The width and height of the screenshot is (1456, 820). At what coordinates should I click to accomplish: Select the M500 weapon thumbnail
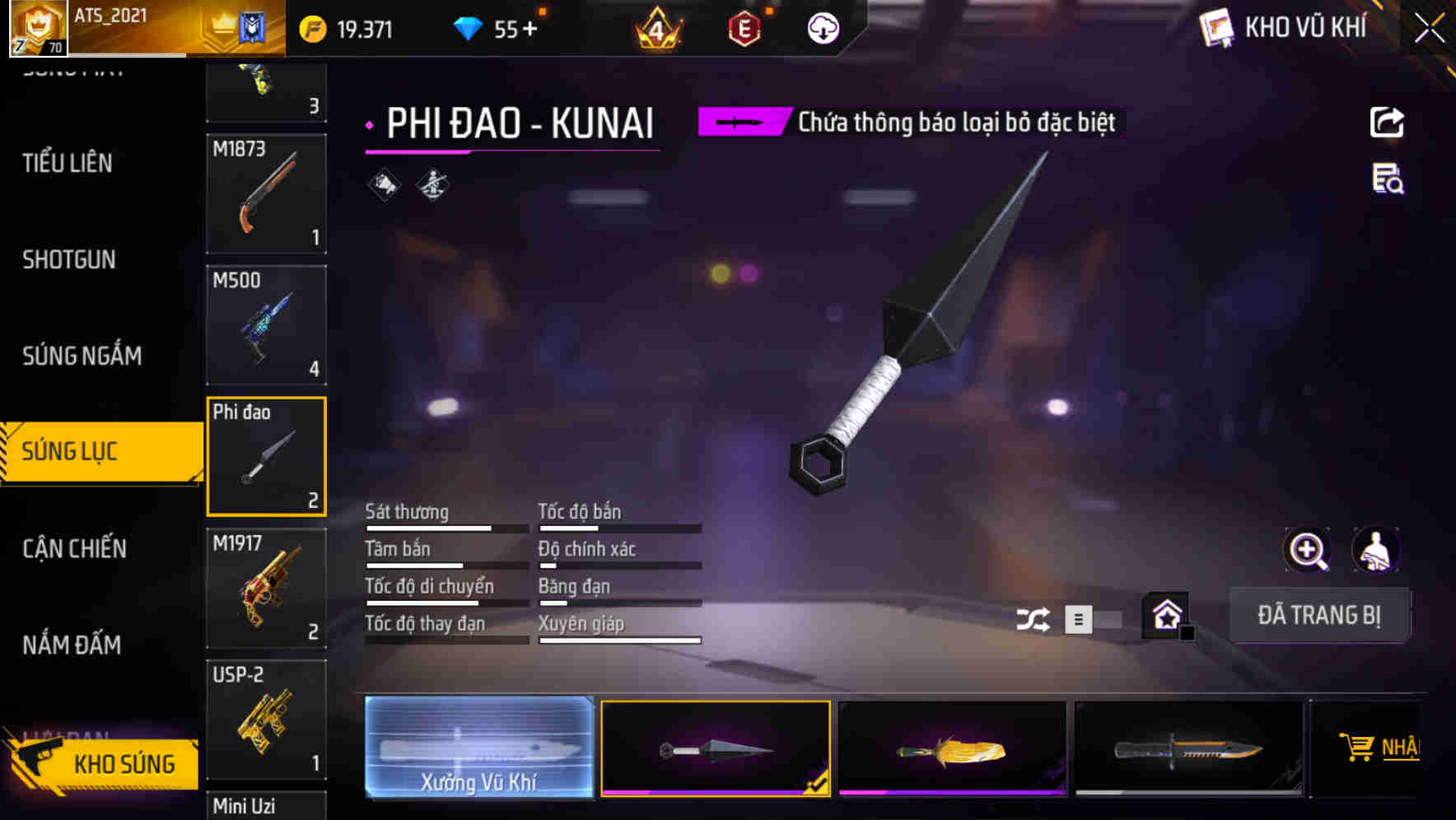tap(266, 325)
